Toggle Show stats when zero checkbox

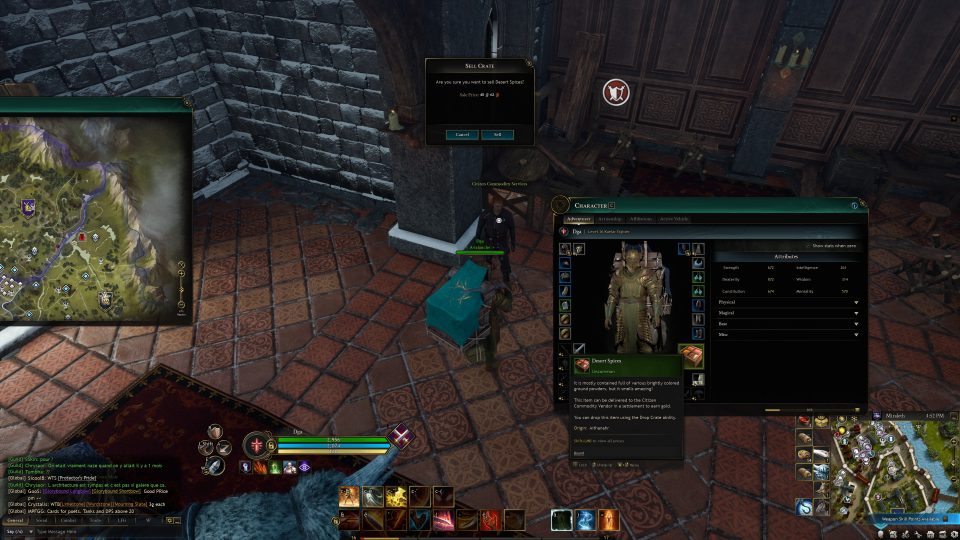tap(806, 245)
